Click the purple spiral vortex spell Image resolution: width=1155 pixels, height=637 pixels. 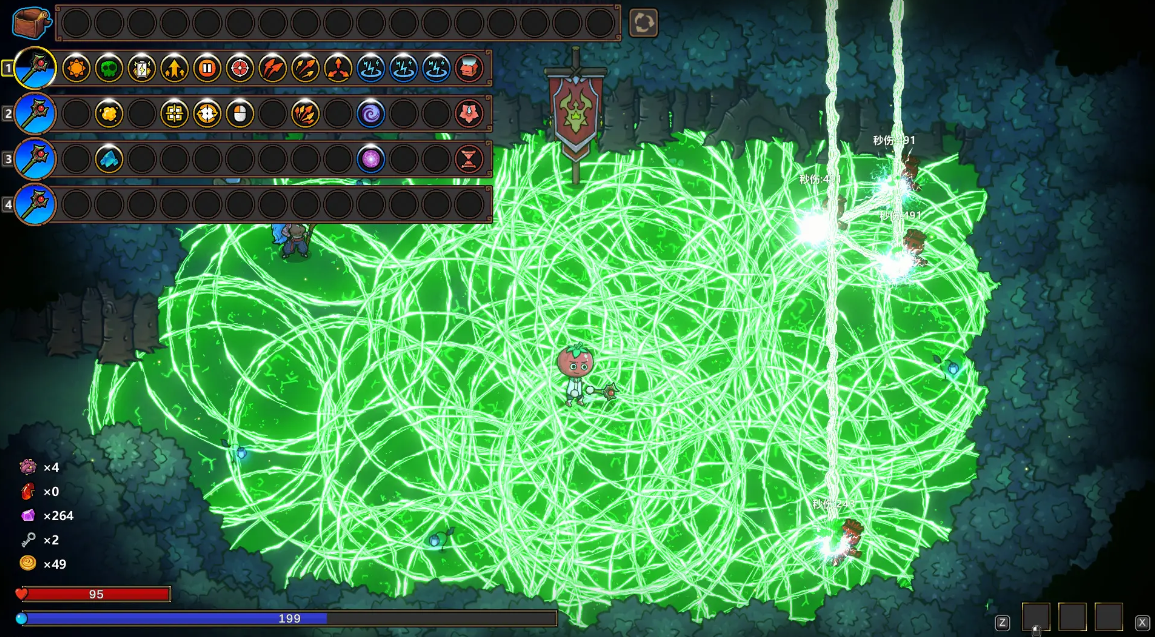(x=371, y=113)
